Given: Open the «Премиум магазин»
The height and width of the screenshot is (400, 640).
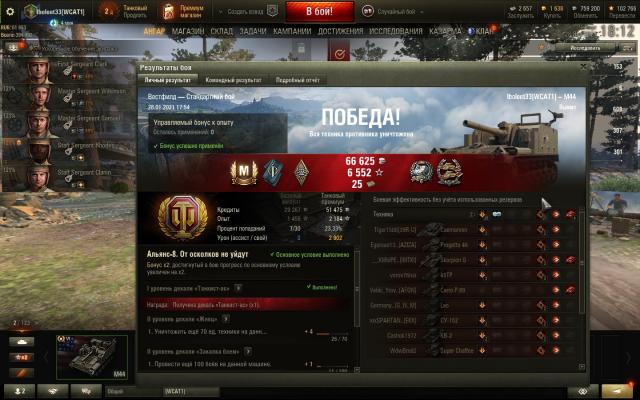Looking at the screenshot, I should 190,11.
